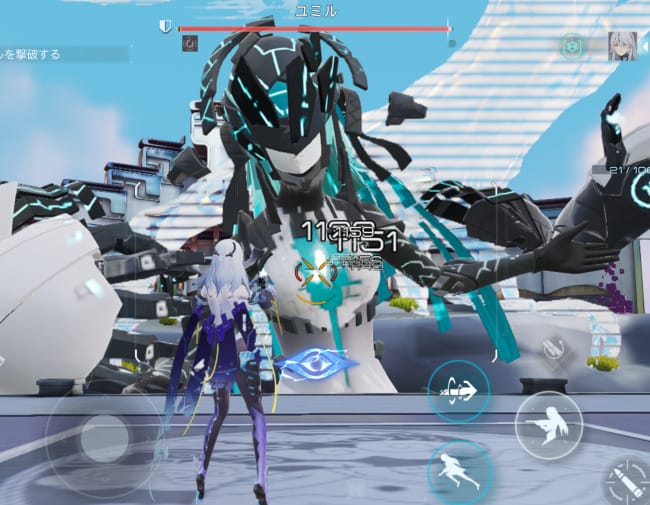Open the defeat-objective quest tracker
Image resolution: width=650 pixels, height=505 pixels.
click(x=64, y=54)
